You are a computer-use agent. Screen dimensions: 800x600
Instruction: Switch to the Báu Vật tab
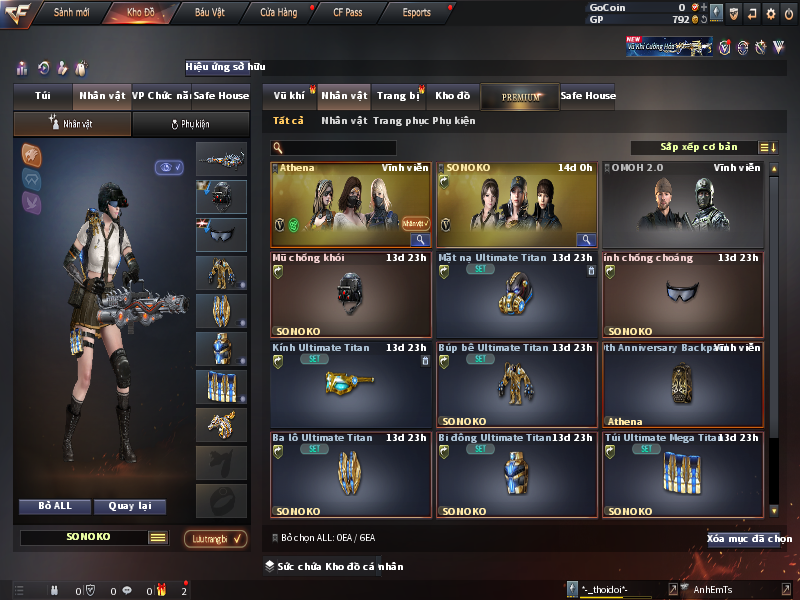[x=209, y=13]
